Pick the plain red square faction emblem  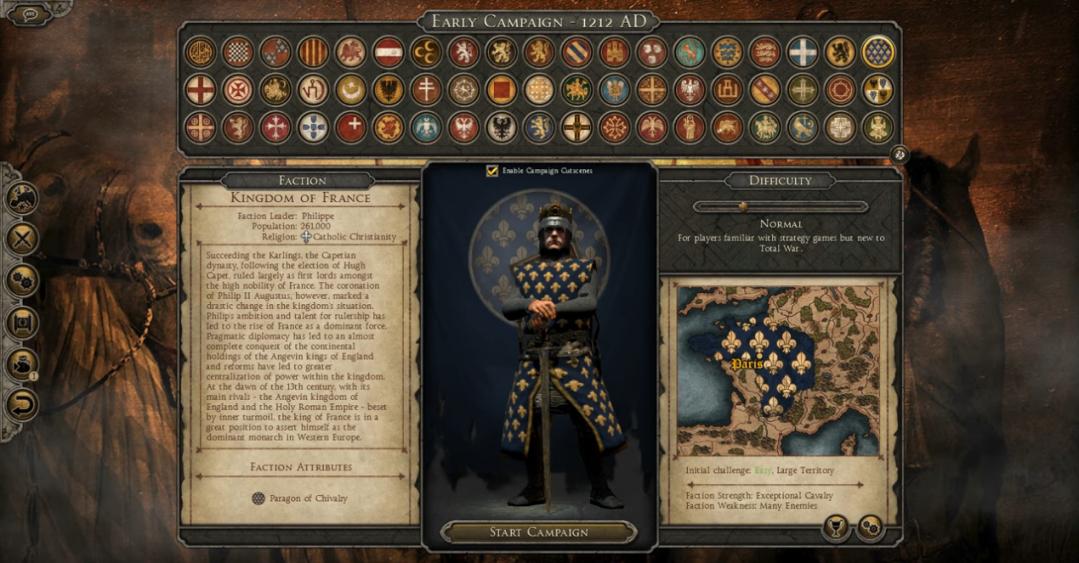point(501,90)
